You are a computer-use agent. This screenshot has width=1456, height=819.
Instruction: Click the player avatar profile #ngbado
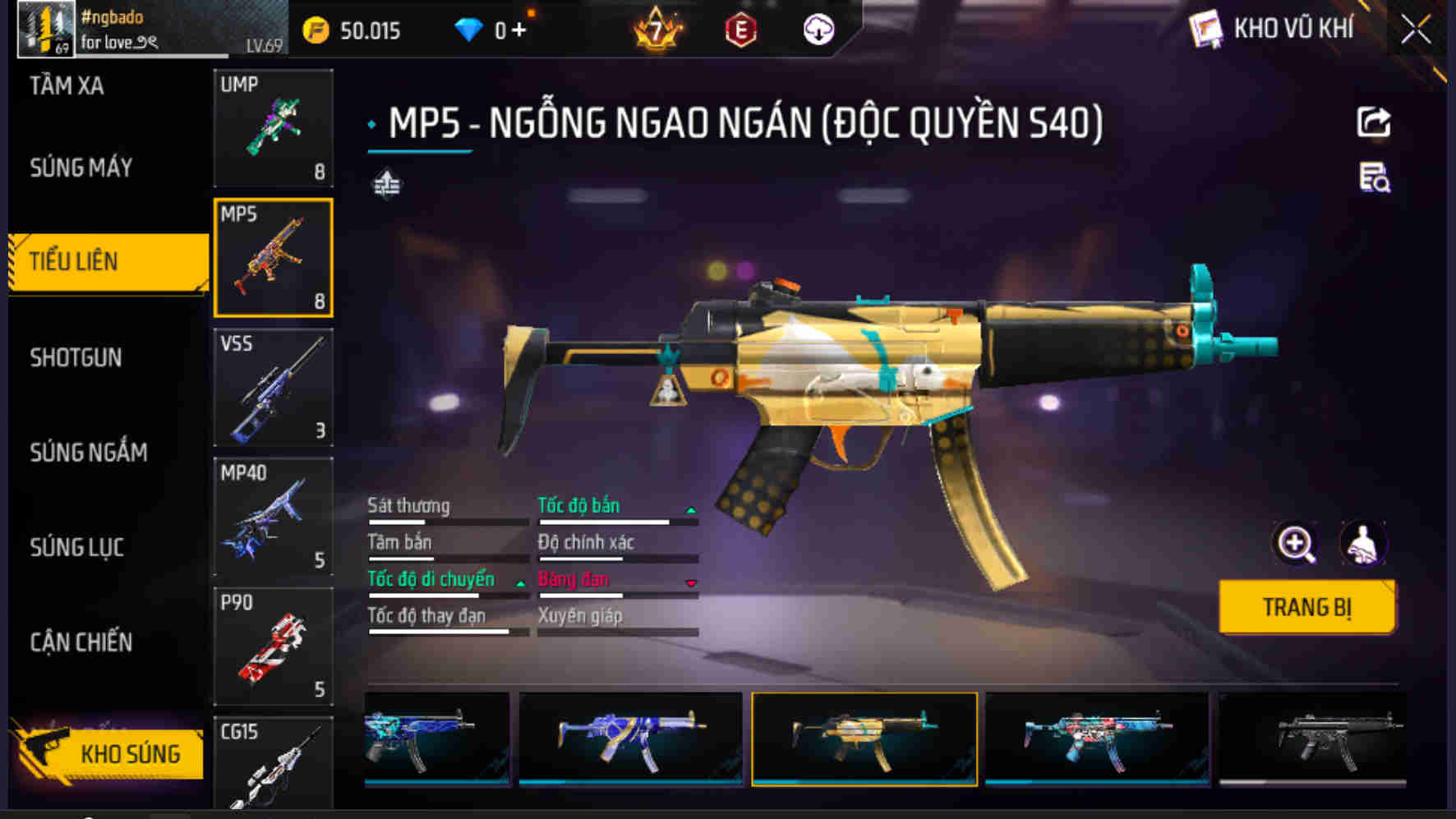click(x=45, y=27)
